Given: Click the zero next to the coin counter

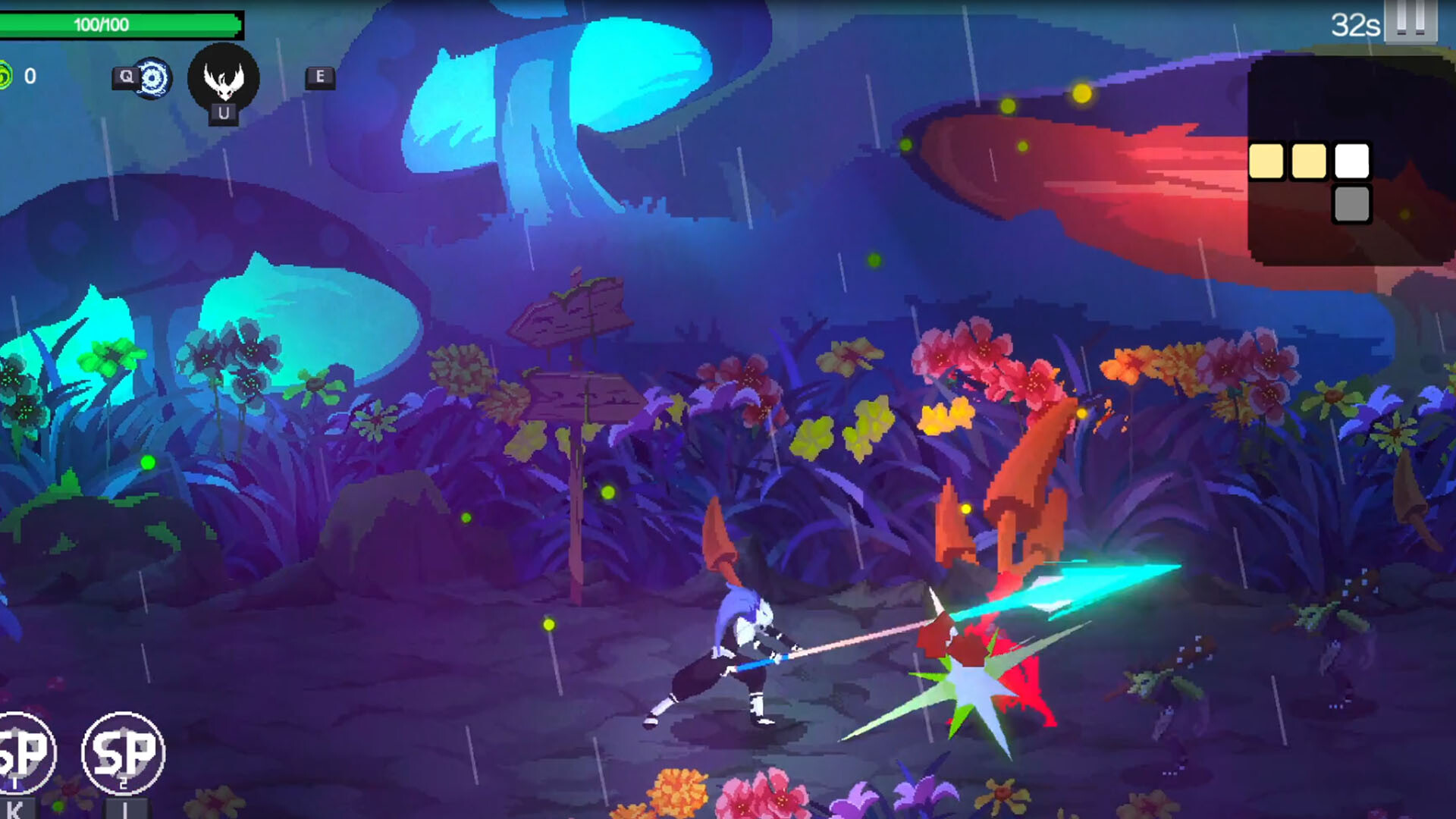Looking at the screenshot, I should [30, 75].
